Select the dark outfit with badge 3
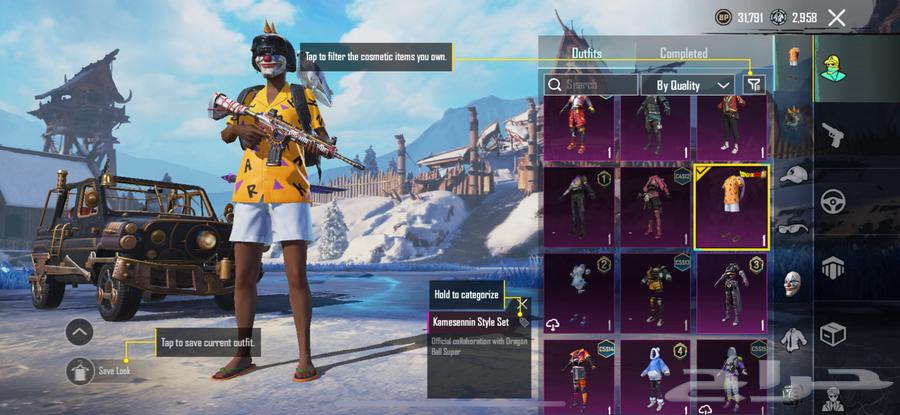 coord(733,292)
